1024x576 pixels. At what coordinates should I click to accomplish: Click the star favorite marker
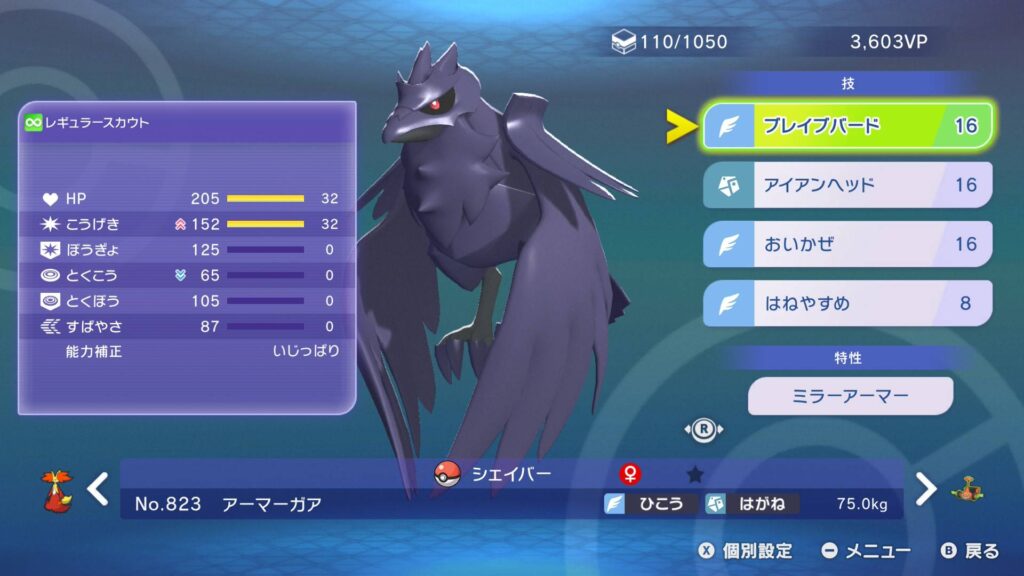(x=696, y=474)
